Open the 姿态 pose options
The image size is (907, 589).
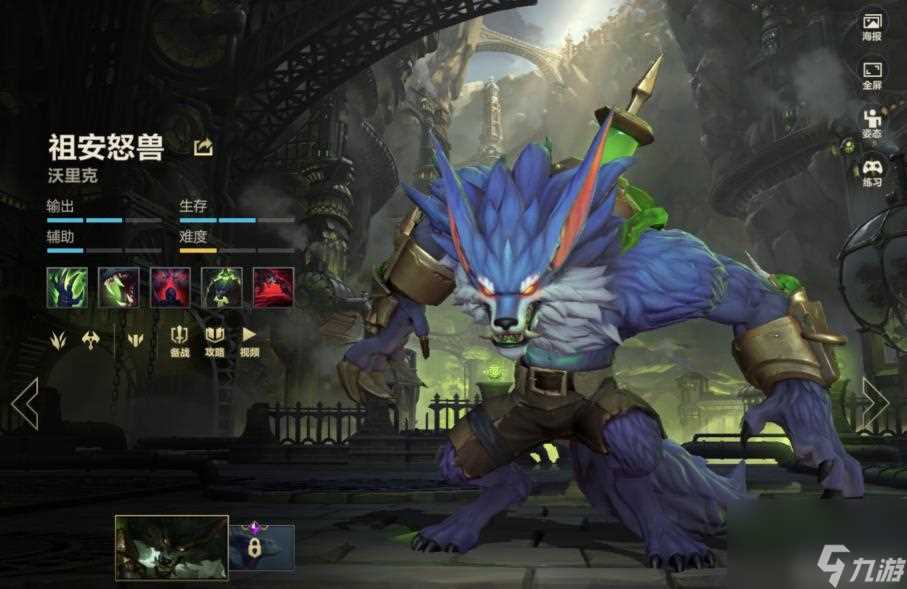click(x=872, y=123)
